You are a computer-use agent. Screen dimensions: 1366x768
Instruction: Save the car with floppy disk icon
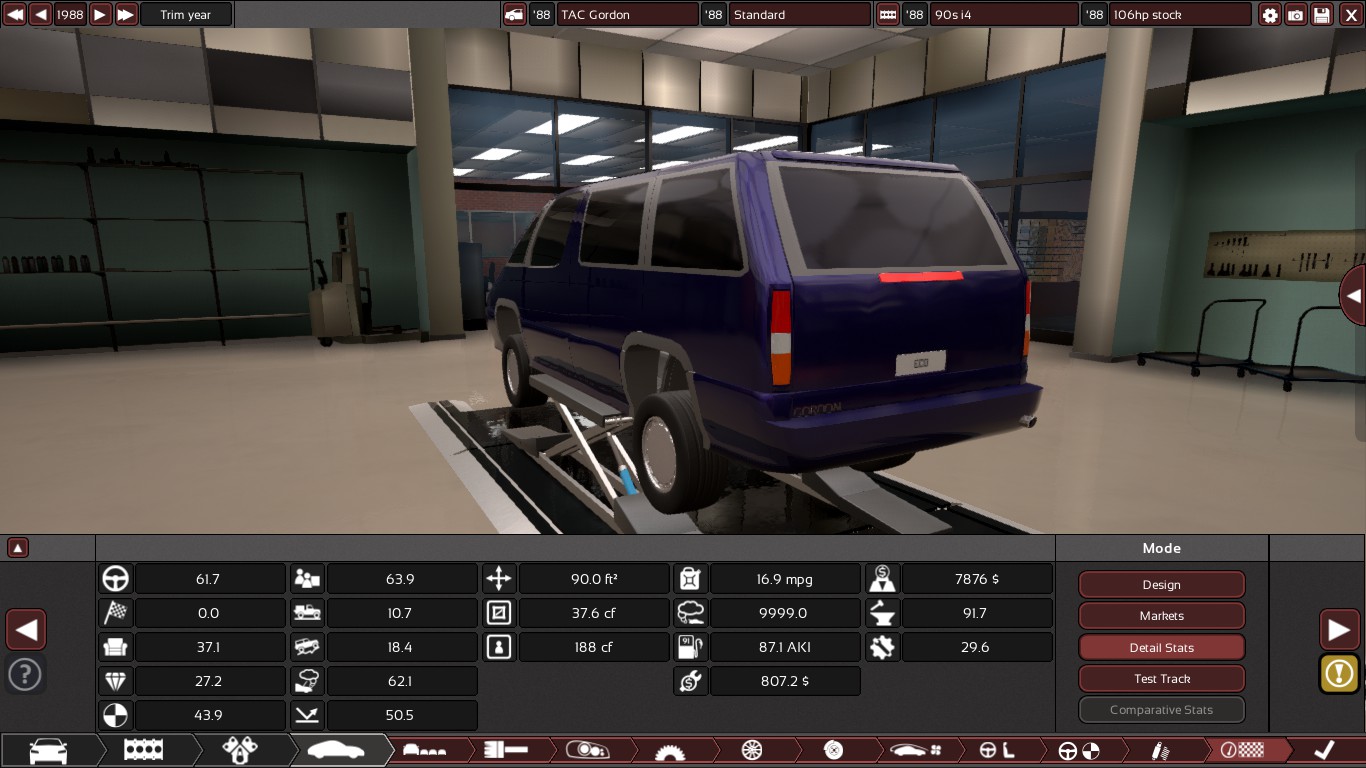click(x=1322, y=15)
